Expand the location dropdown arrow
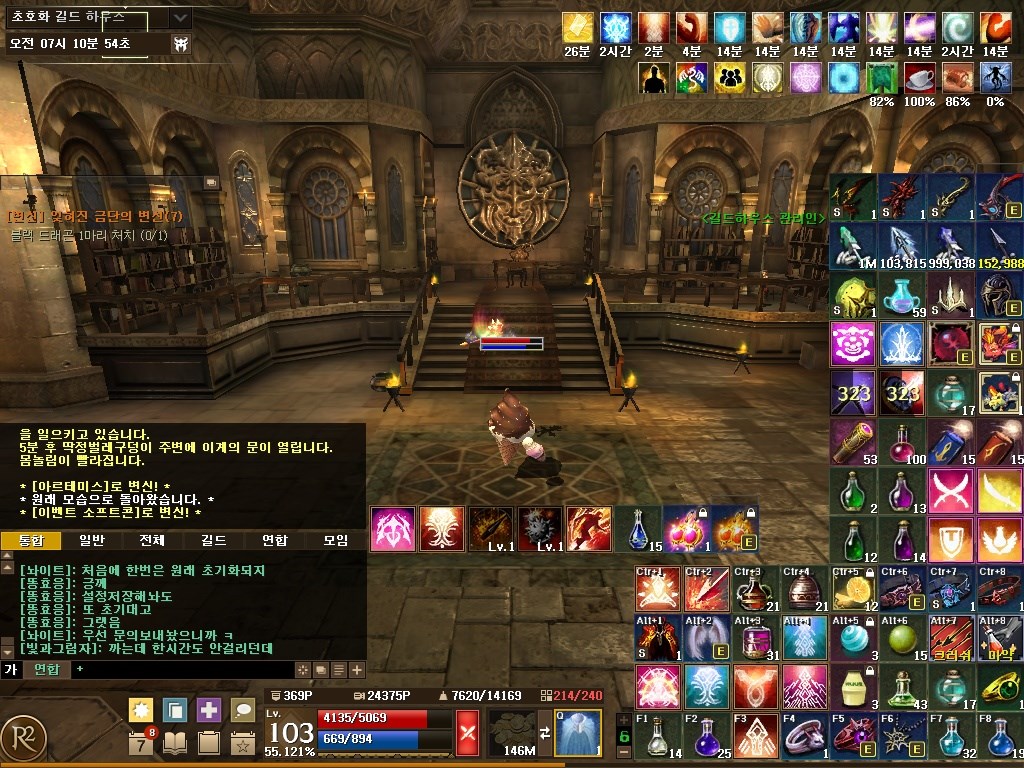 (180, 18)
